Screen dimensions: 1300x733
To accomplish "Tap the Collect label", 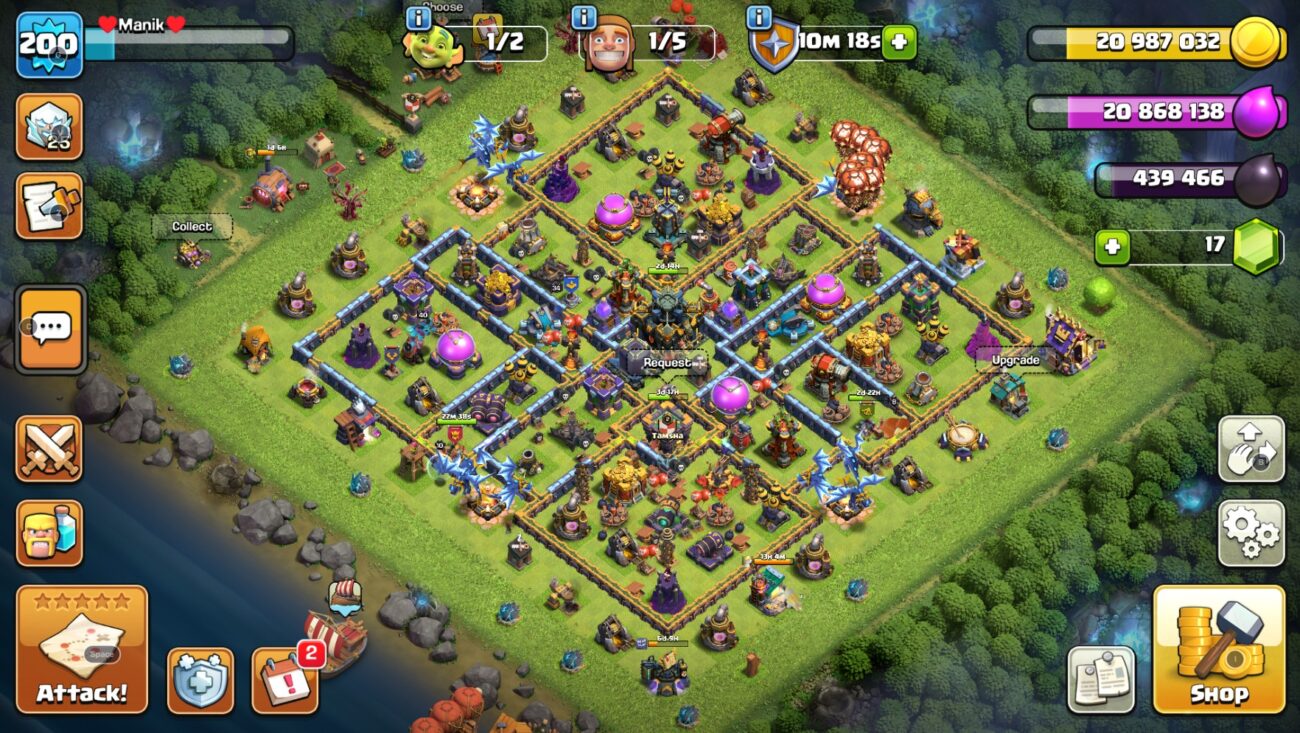I will pos(191,227).
